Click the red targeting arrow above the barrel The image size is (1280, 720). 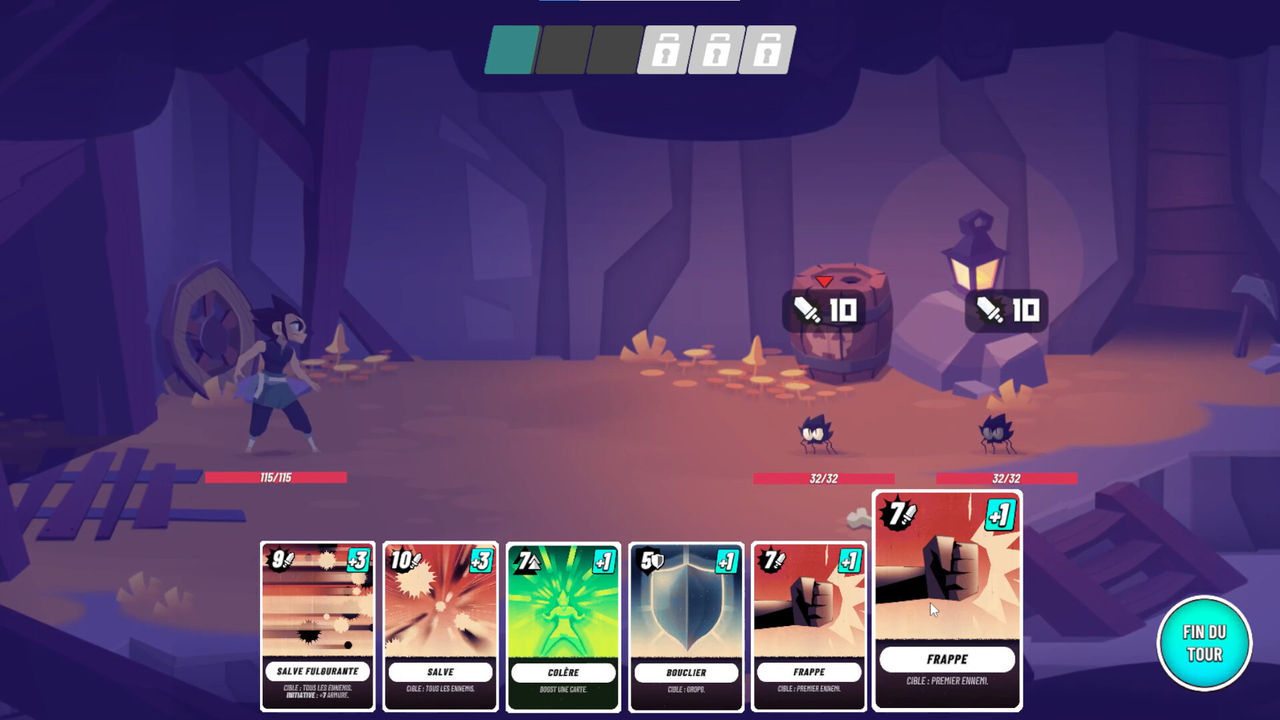[823, 283]
